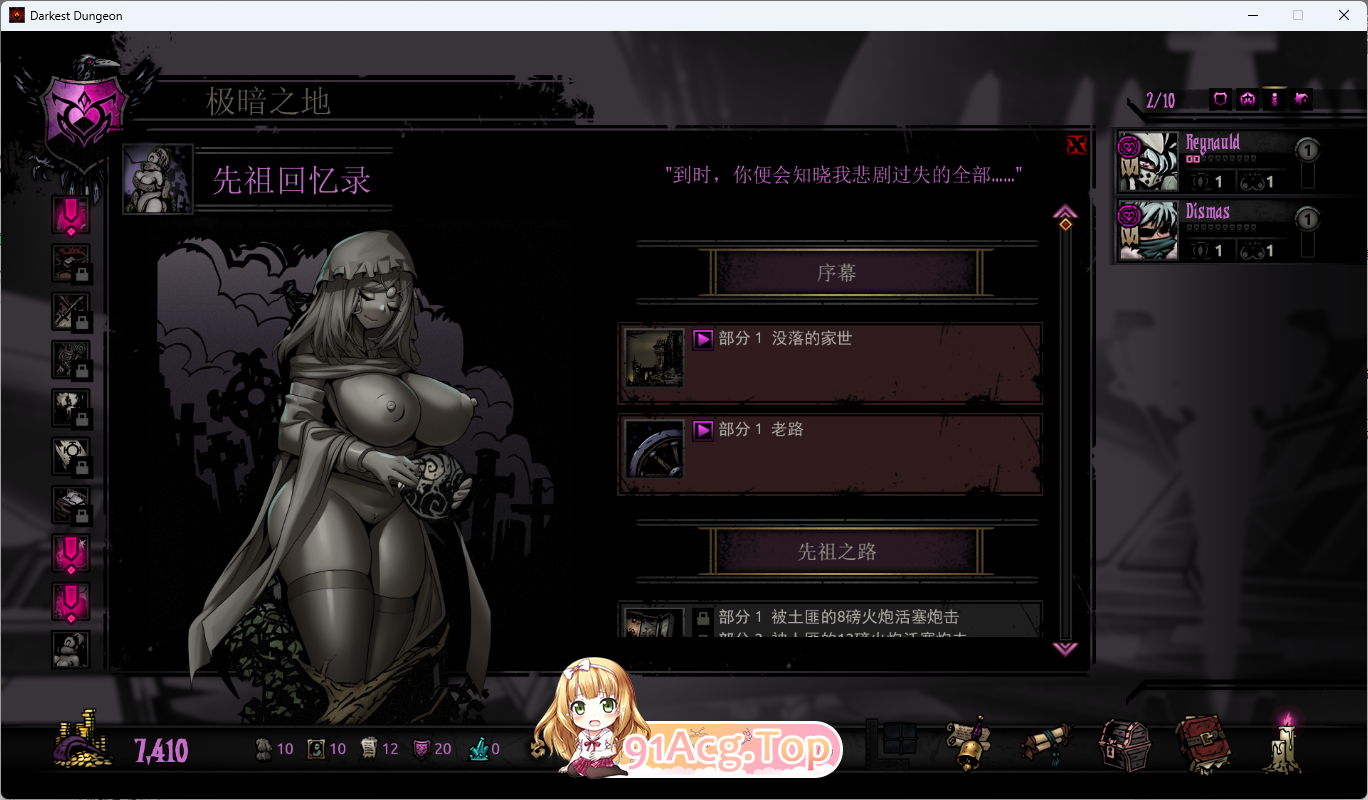The width and height of the screenshot is (1368, 800).
Task: Select the person roster sort icon
Action: (x=1274, y=99)
